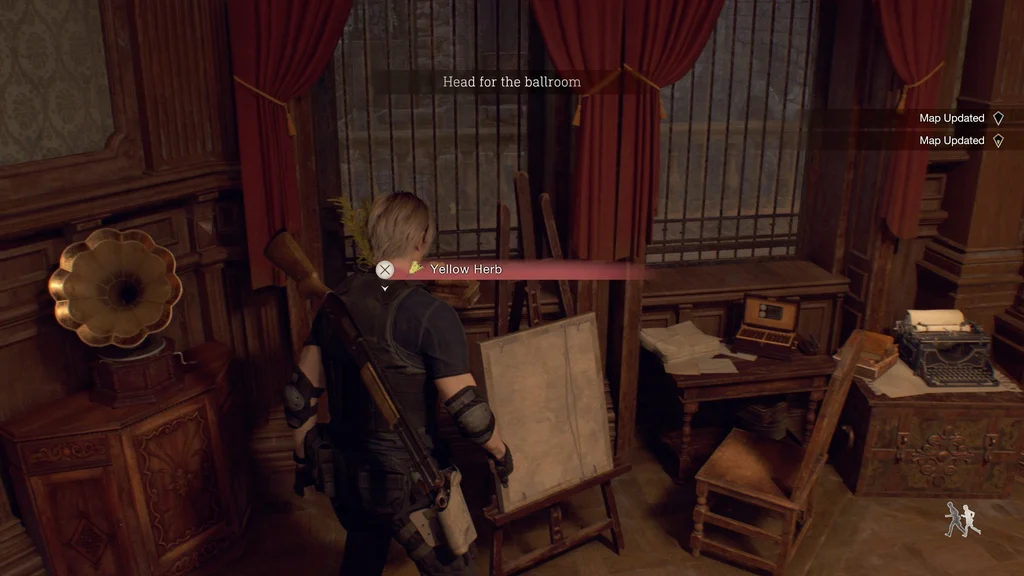Click the companion follow status icon

point(962,519)
